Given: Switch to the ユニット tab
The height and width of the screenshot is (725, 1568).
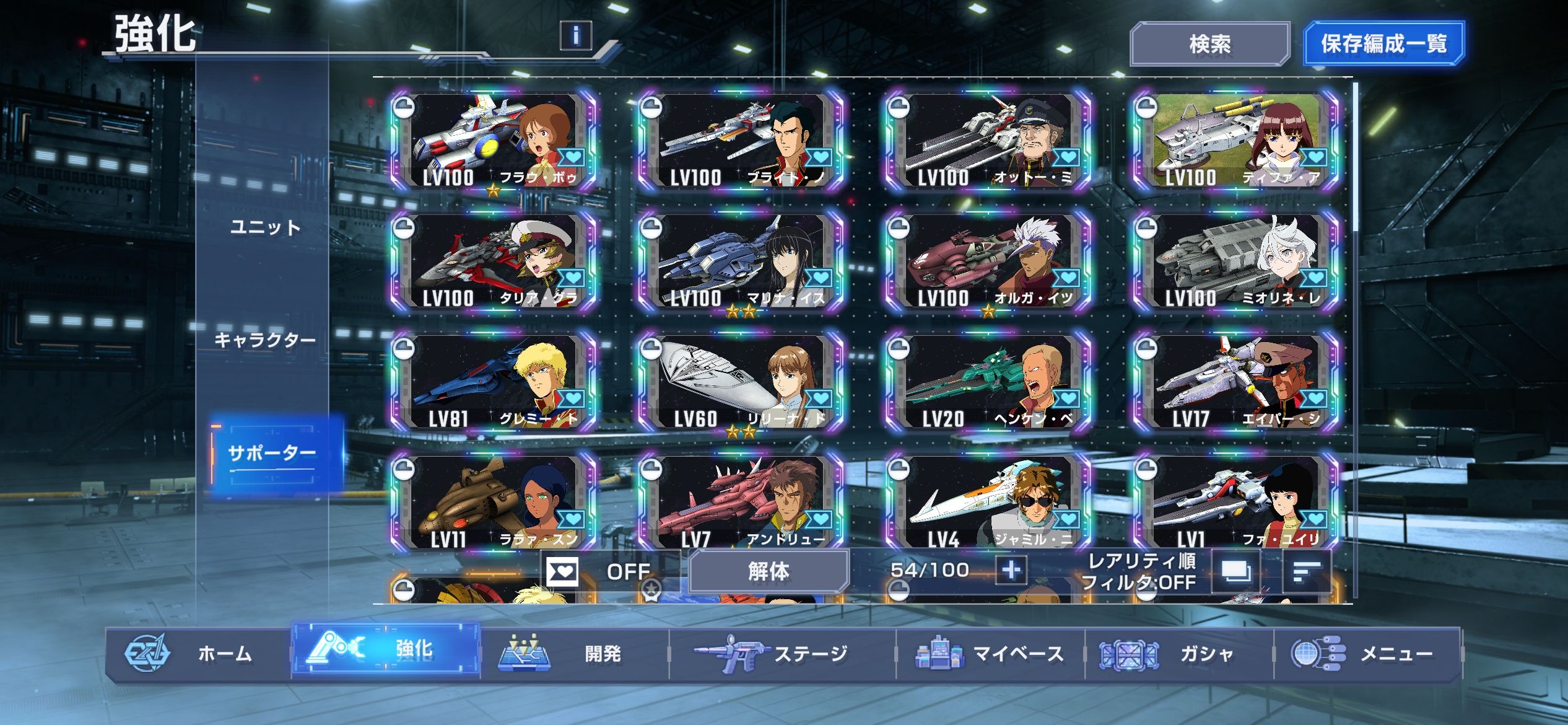Looking at the screenshot, I should (265, 227).
